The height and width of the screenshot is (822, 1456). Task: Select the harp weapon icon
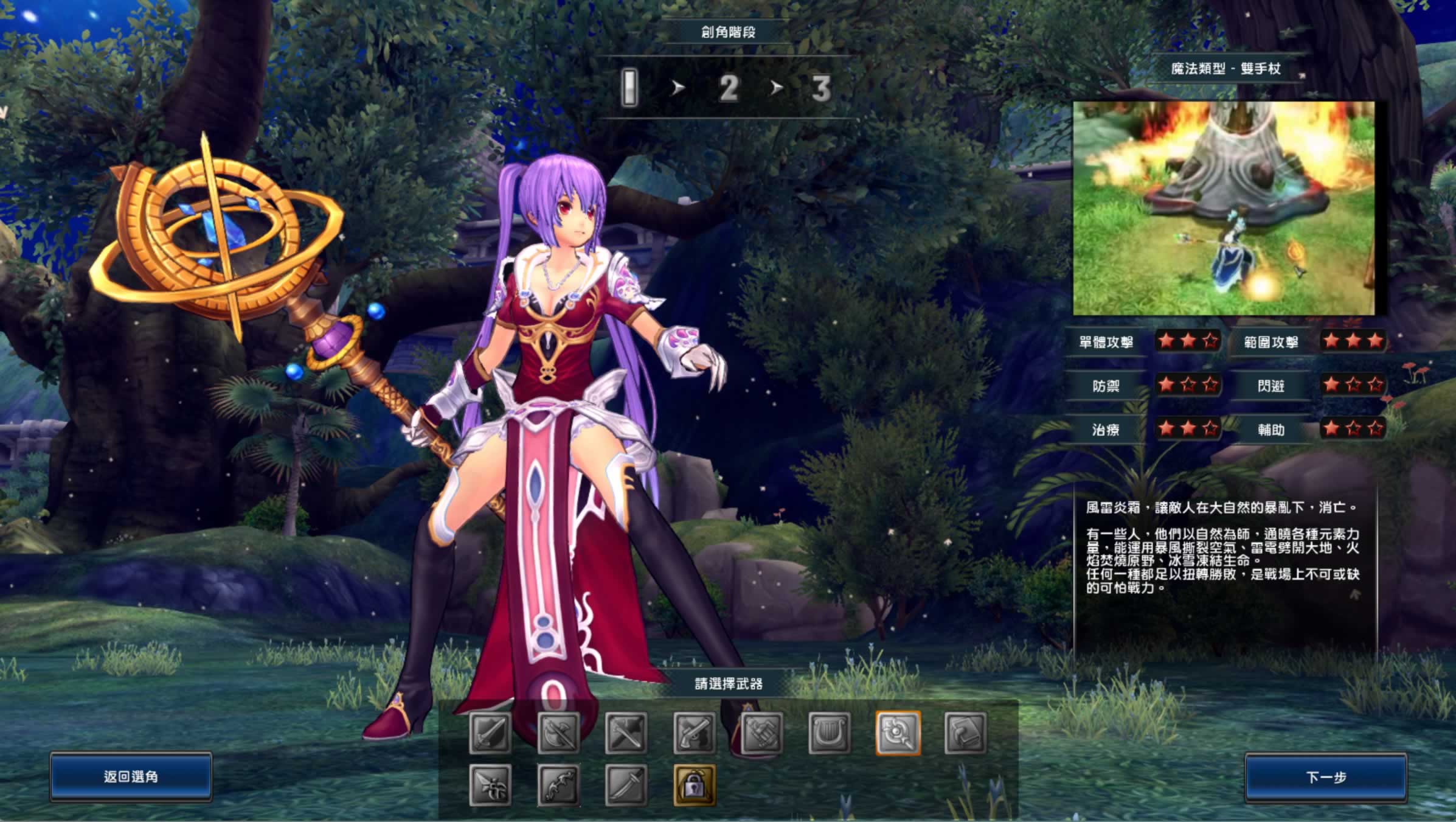click(x=830, y=733)
